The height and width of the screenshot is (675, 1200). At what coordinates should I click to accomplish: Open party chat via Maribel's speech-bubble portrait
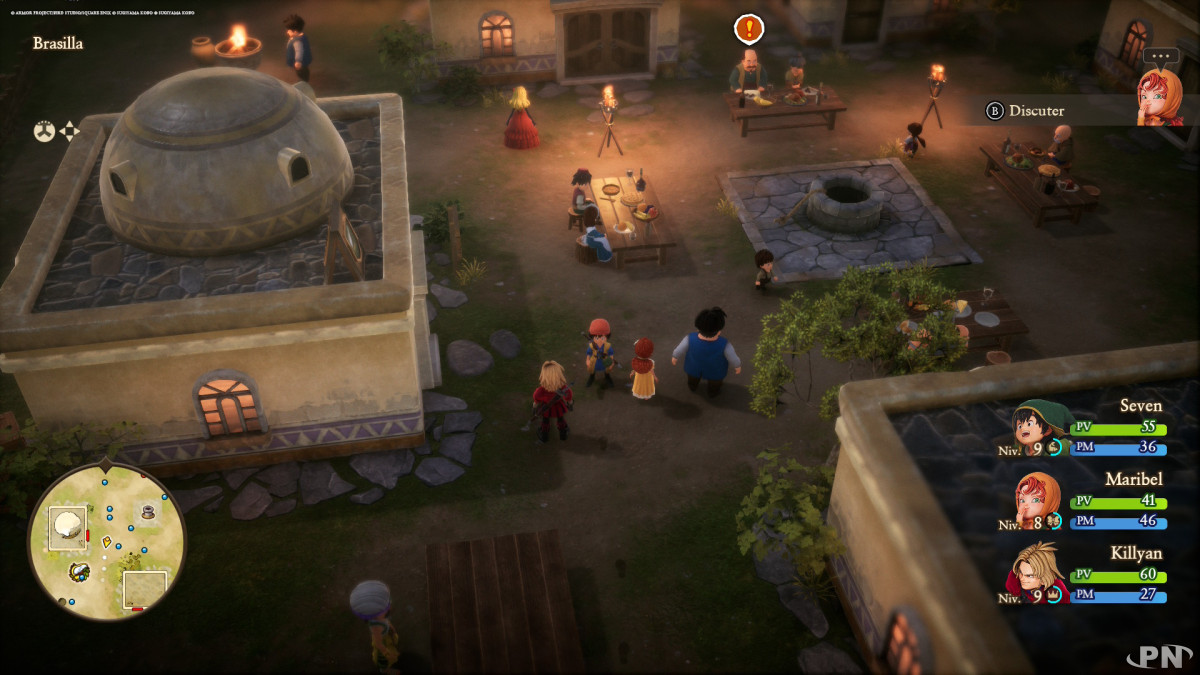coord(1158,96)
